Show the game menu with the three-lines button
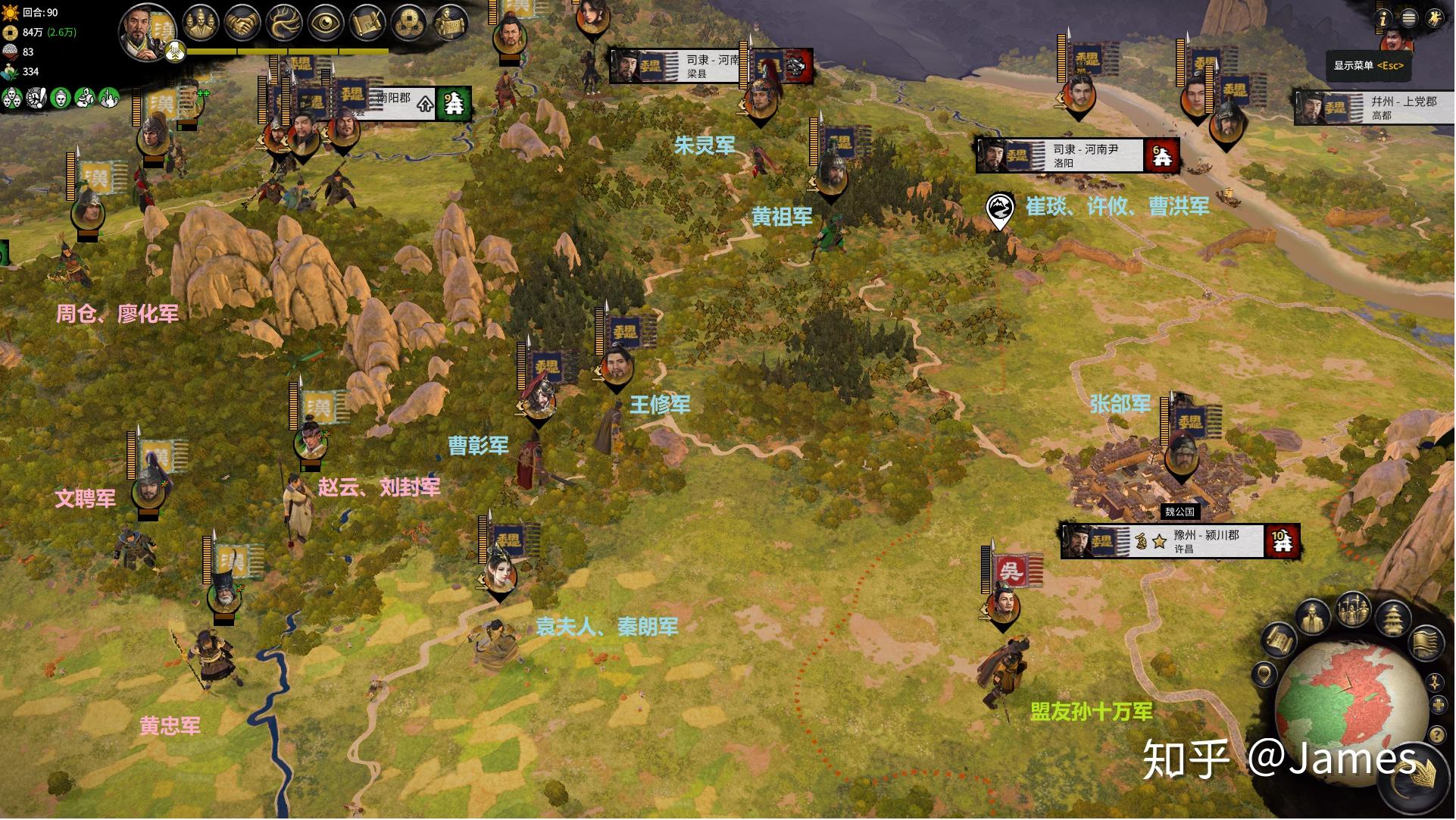1456x820 pixels. (x=1409, y=18)
